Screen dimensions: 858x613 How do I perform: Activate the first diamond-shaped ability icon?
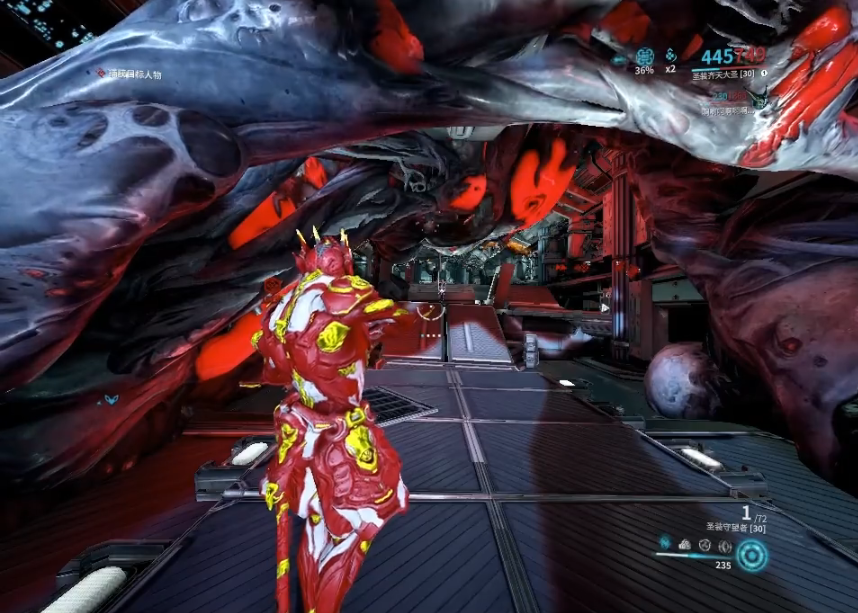point(664,543)
